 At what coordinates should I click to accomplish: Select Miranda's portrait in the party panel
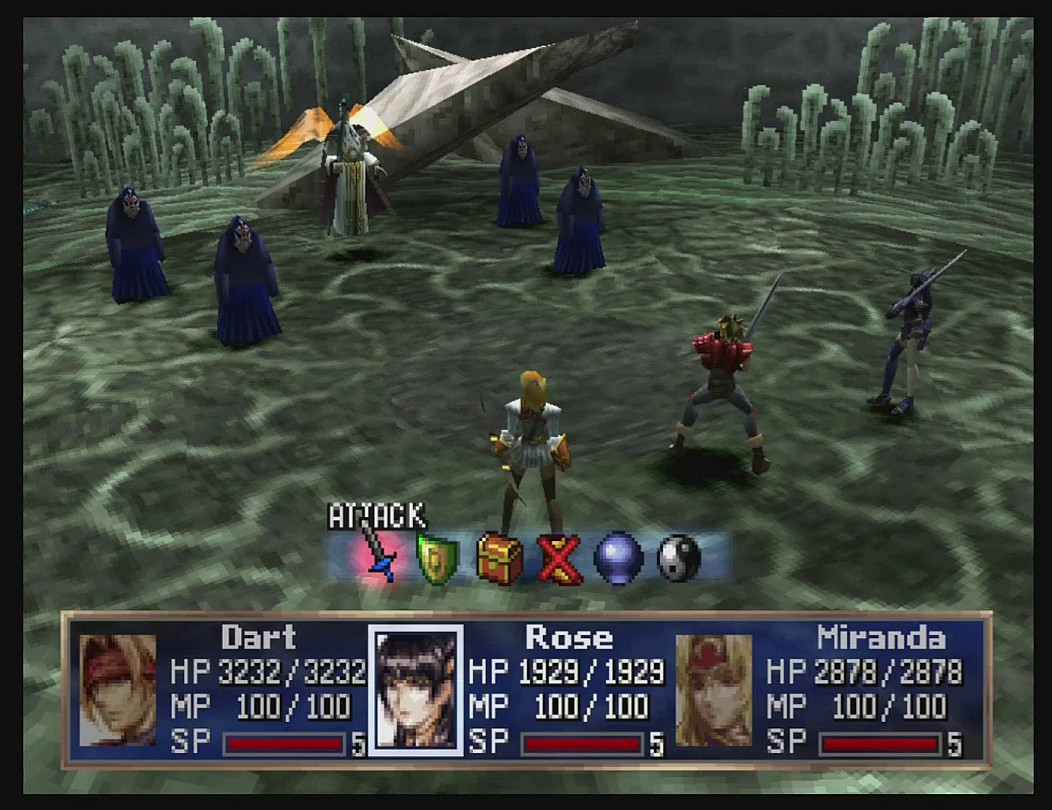pyautogui.click(x=714, y=690)
